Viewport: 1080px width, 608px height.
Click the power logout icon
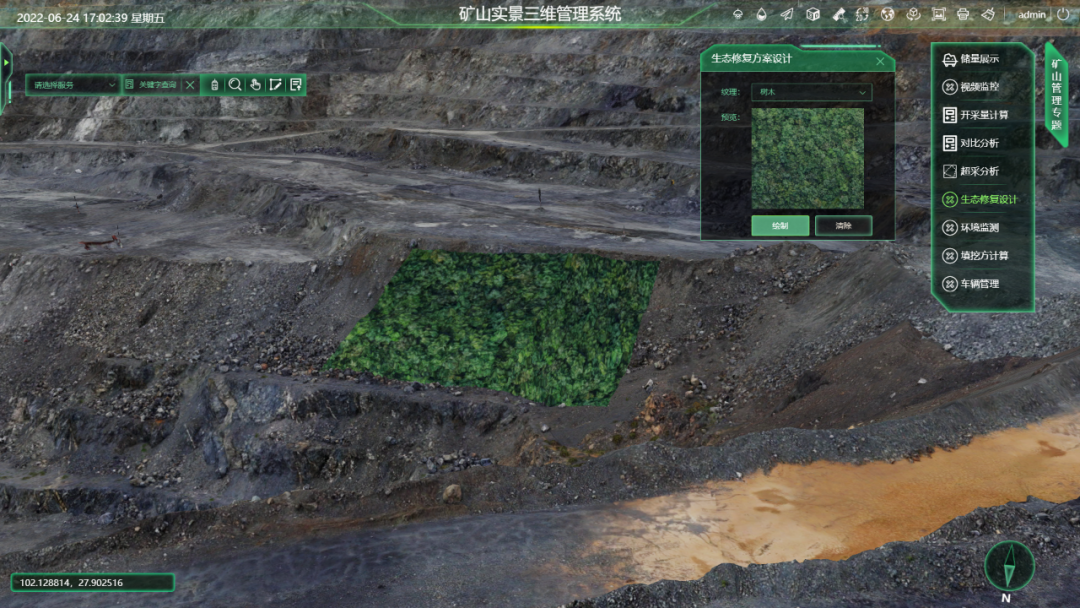coord(1062,15)
